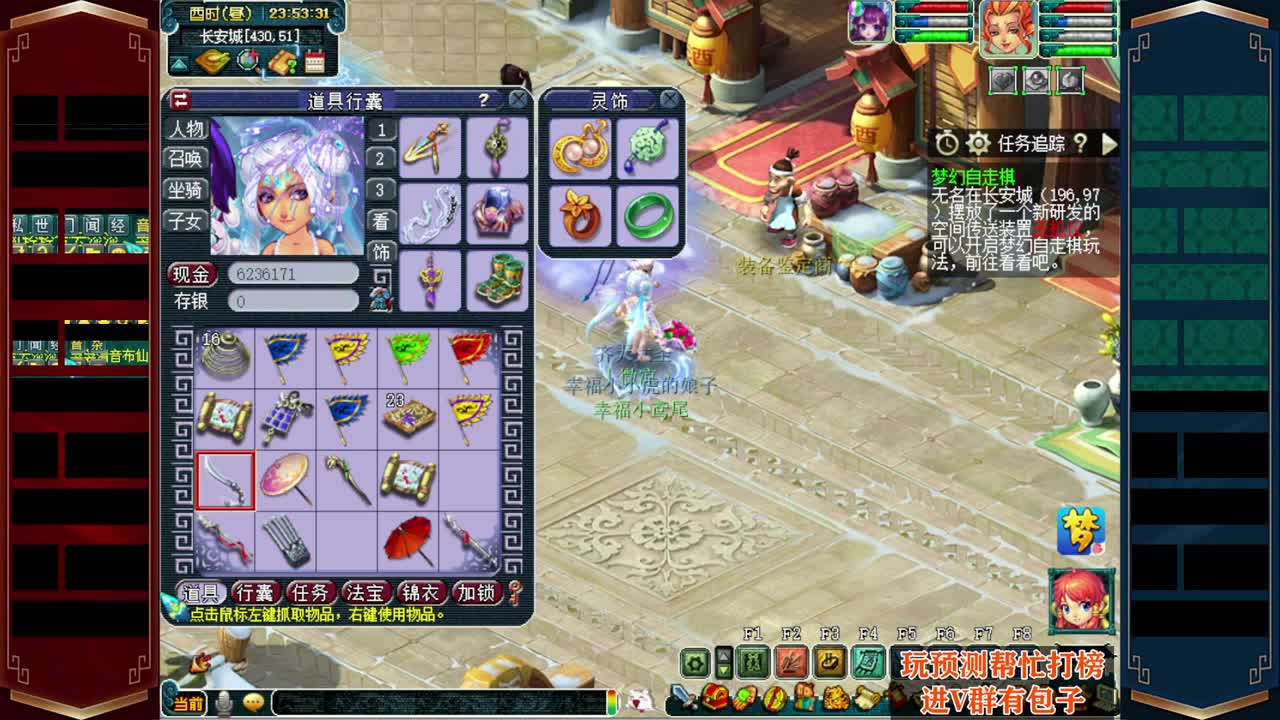Click the stopwatch icon in the quest tracker
The width and height of the screenshot is (1280, 720).
click(x=946, y=142)
